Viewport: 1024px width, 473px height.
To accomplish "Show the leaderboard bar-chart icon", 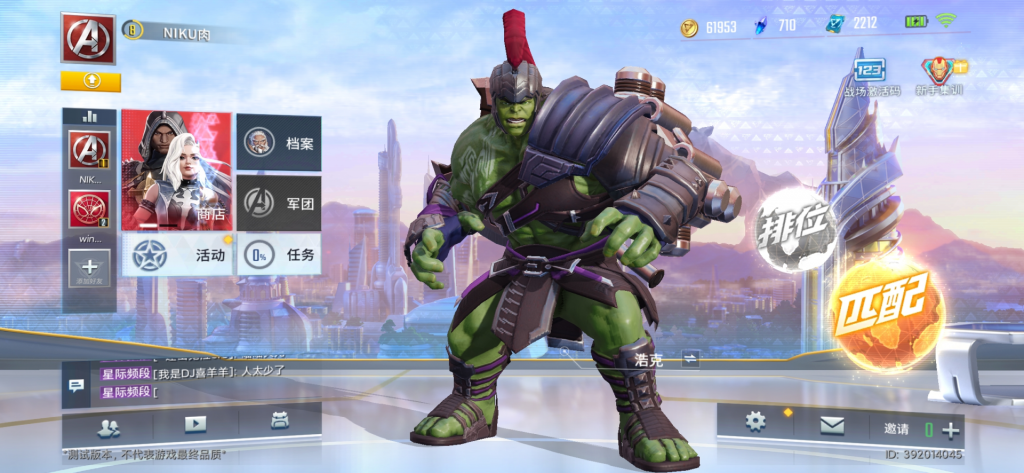I will 89,117.
